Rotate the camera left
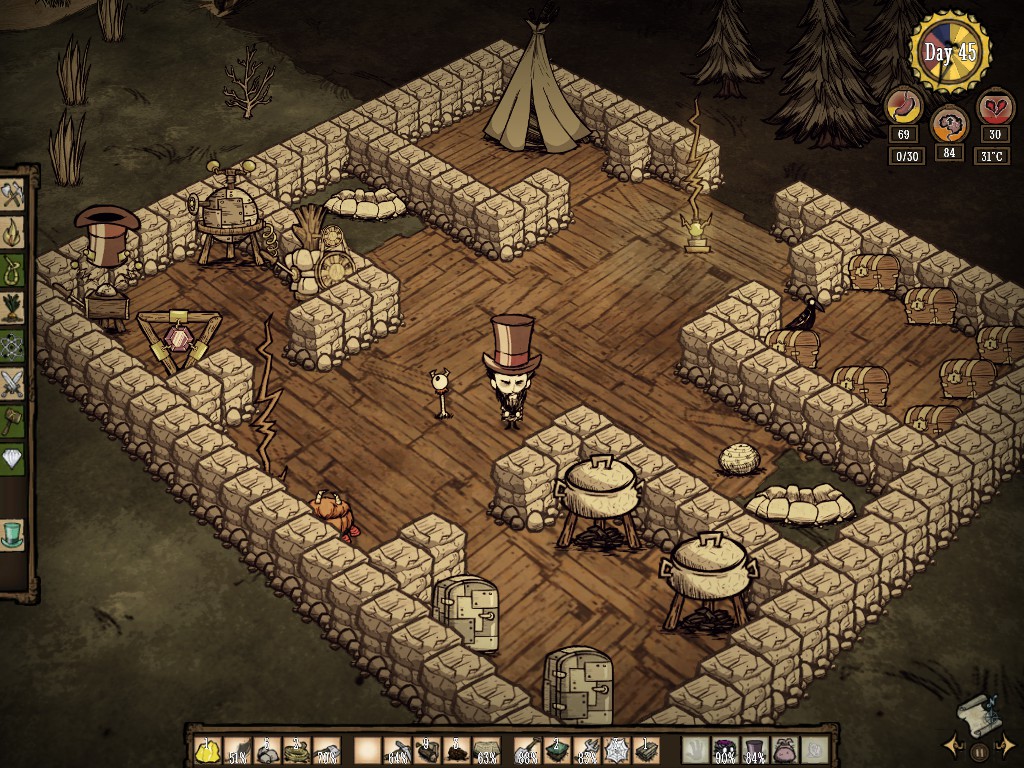The image size is (1024, 768). pos(952,746)
